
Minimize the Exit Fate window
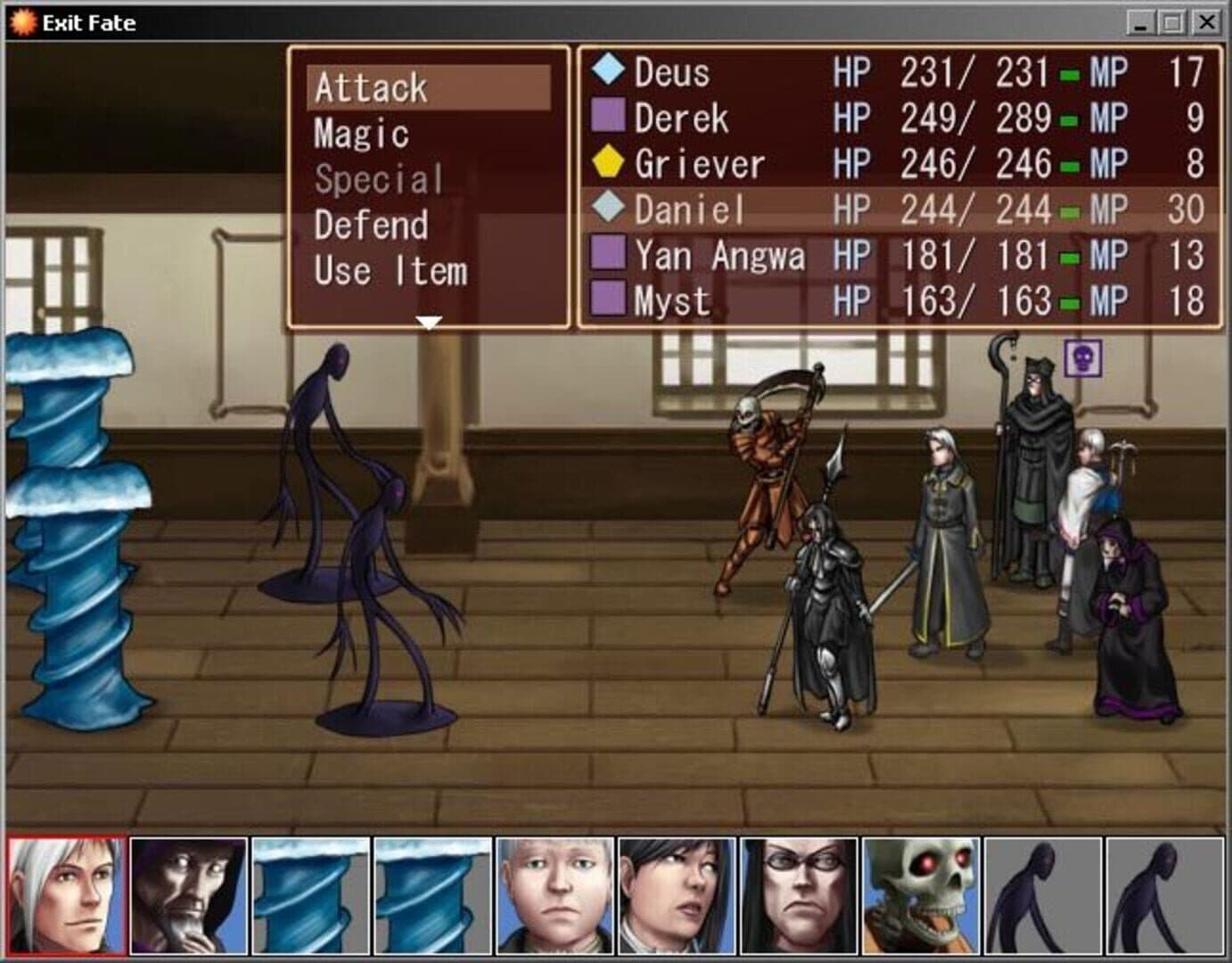point(1140,22)
